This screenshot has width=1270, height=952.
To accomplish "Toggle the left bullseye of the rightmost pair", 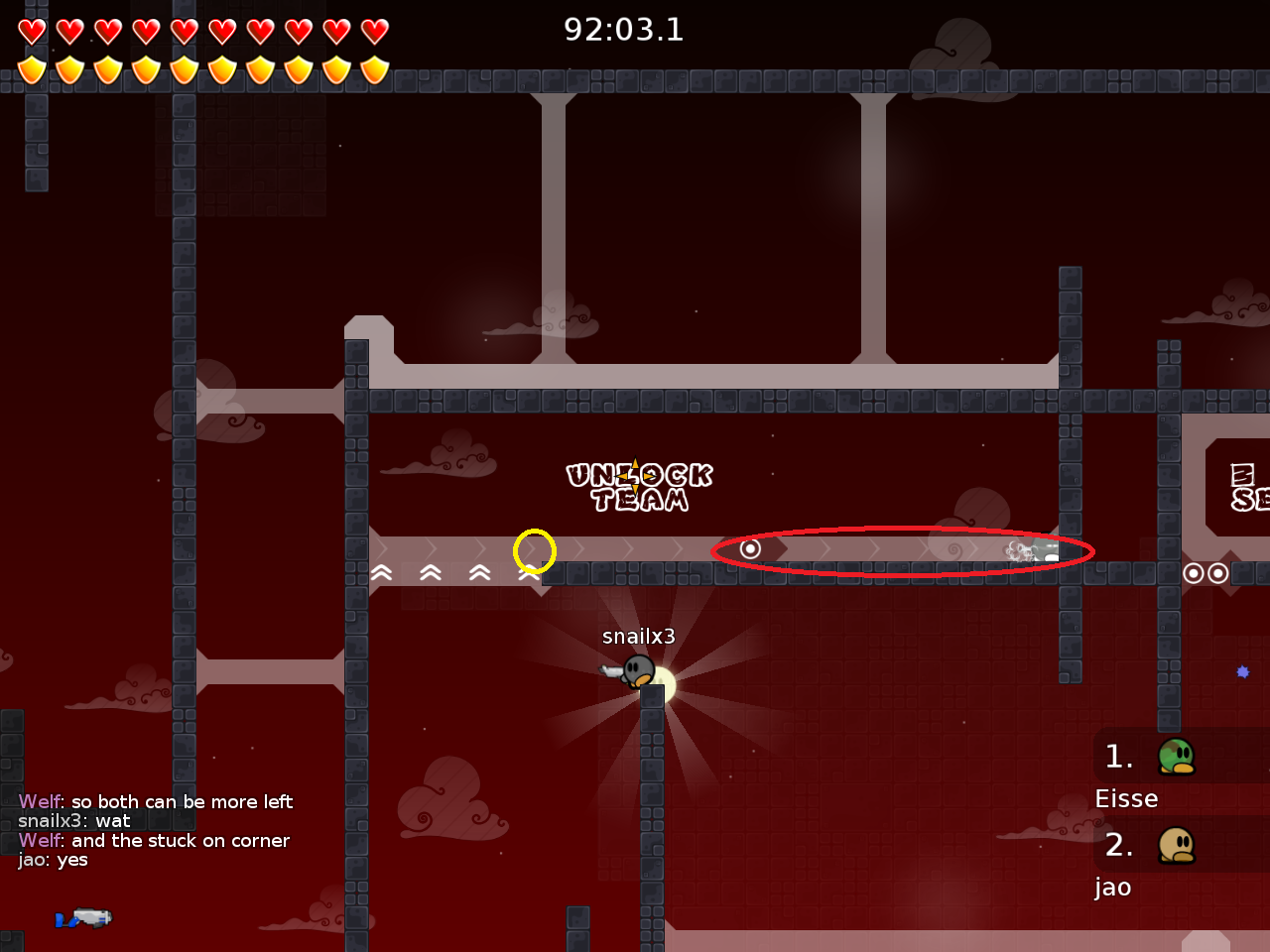I will tap(1194, 572).
